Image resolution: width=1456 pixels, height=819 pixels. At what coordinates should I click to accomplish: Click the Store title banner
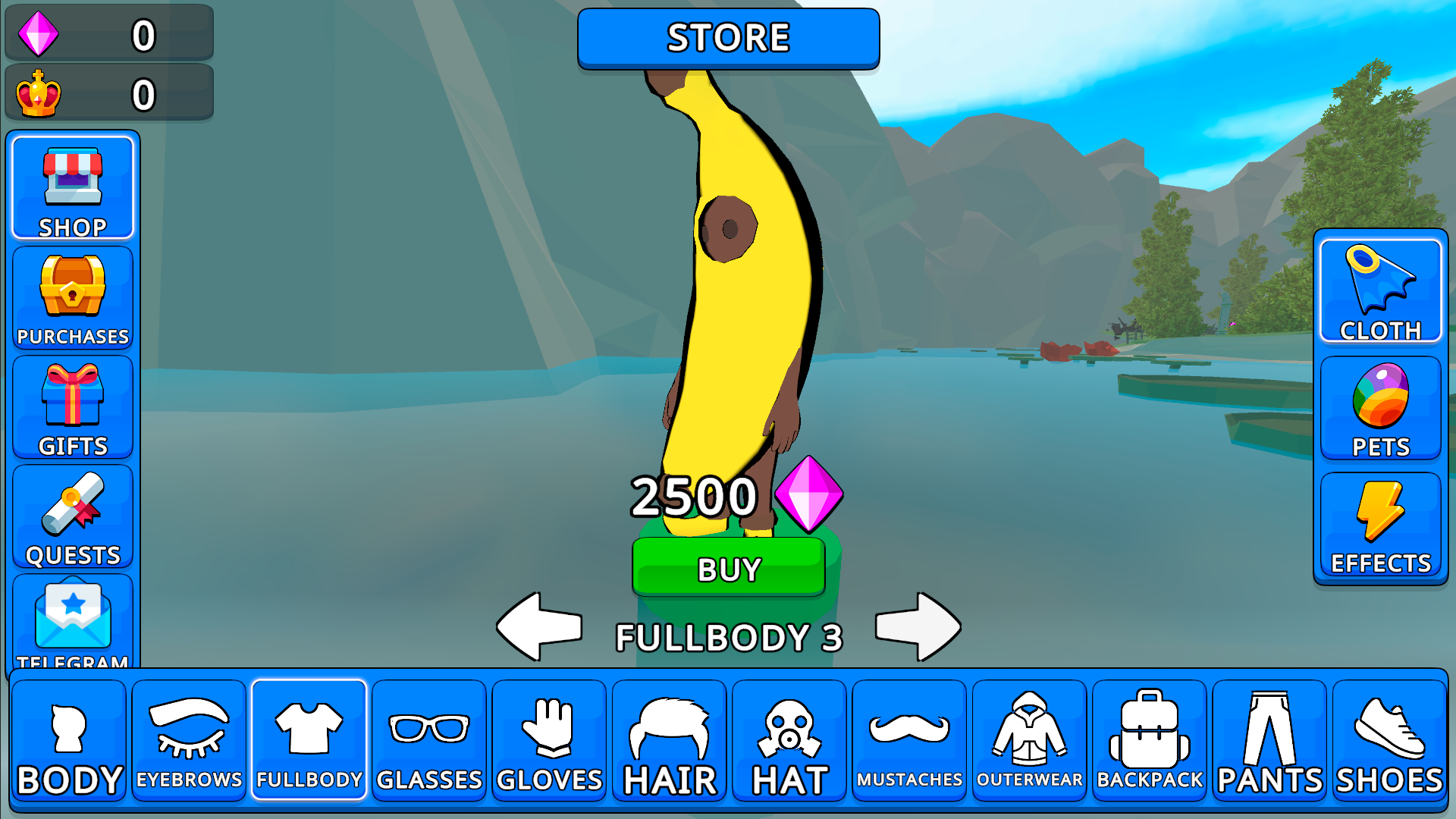click(728, 38)
